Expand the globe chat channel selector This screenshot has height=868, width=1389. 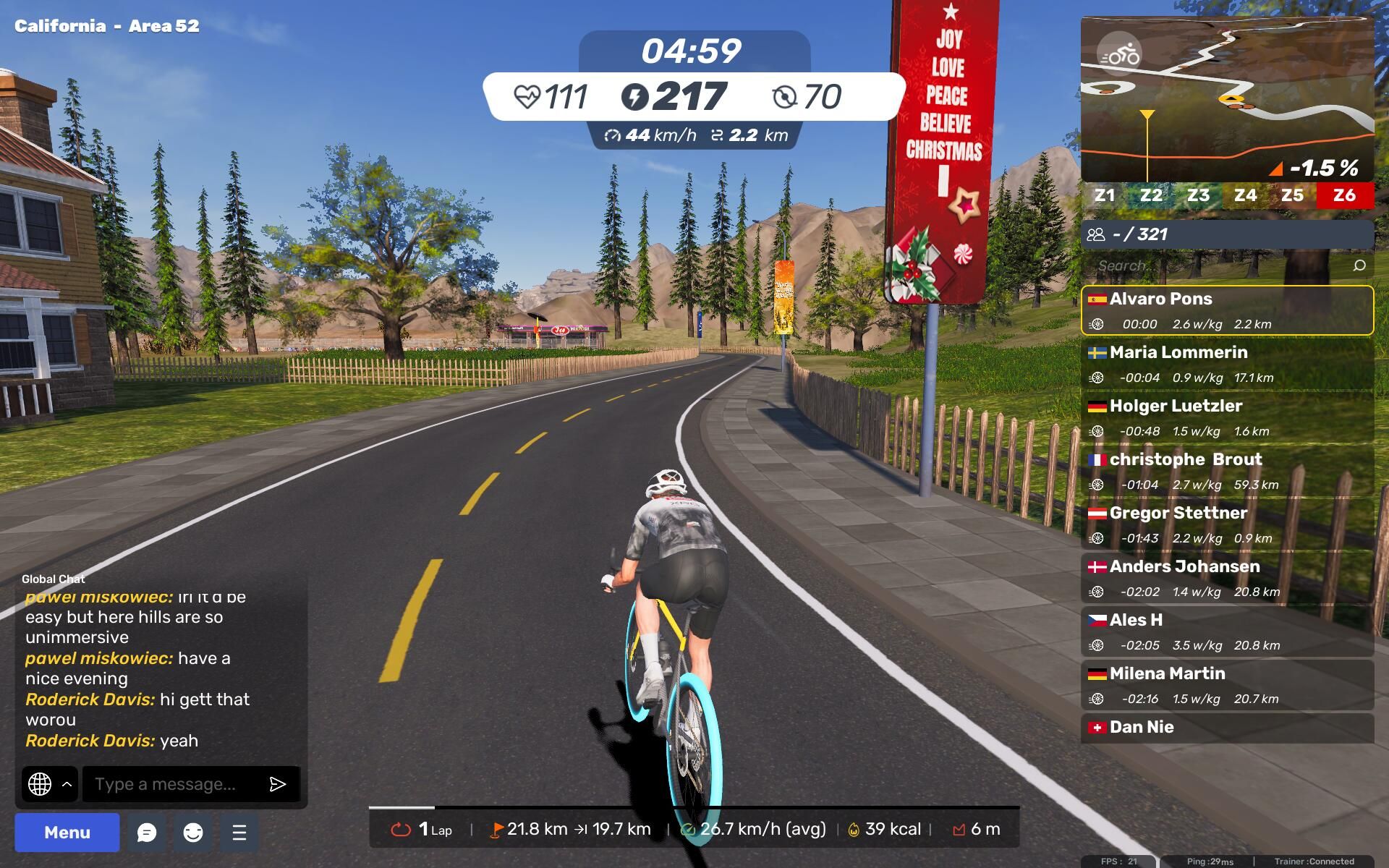(x=49, y=784)
